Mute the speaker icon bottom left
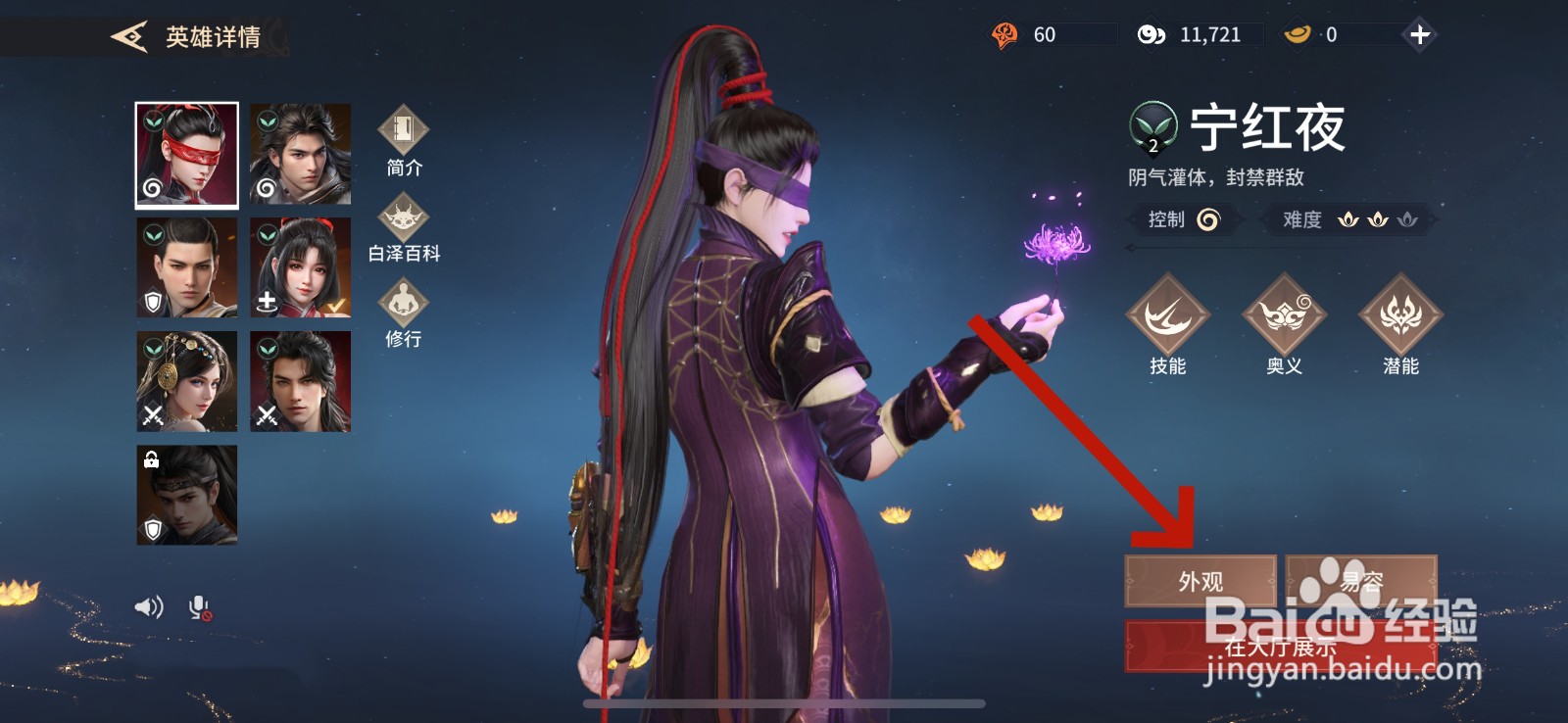 (x=147, y=607)
